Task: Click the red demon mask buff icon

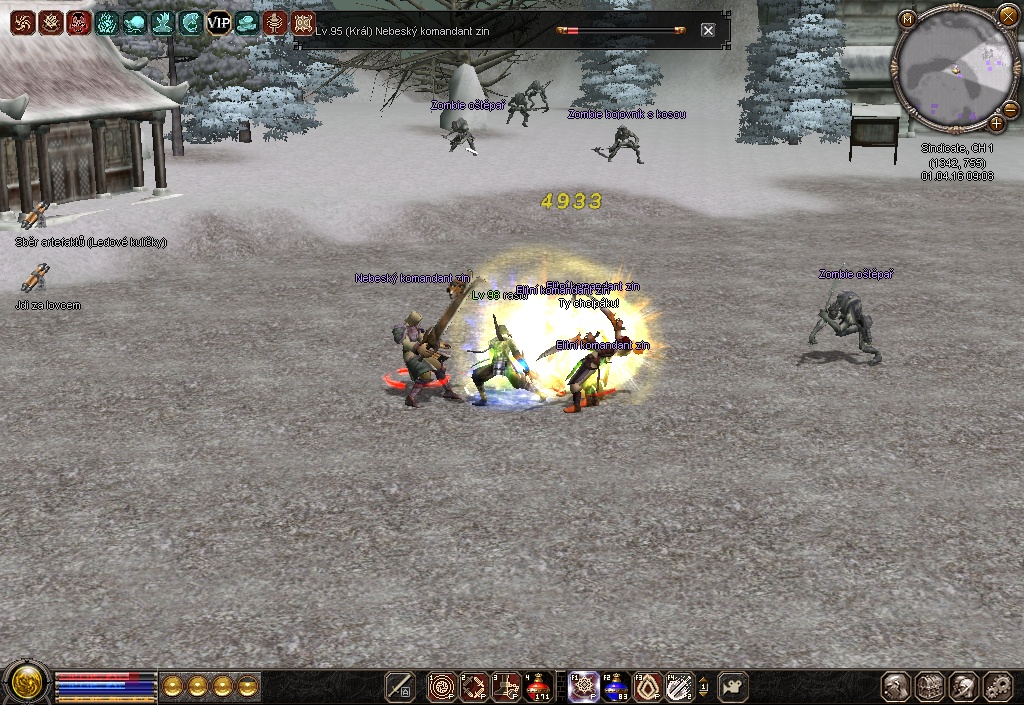Action: [x=79, y=22]
